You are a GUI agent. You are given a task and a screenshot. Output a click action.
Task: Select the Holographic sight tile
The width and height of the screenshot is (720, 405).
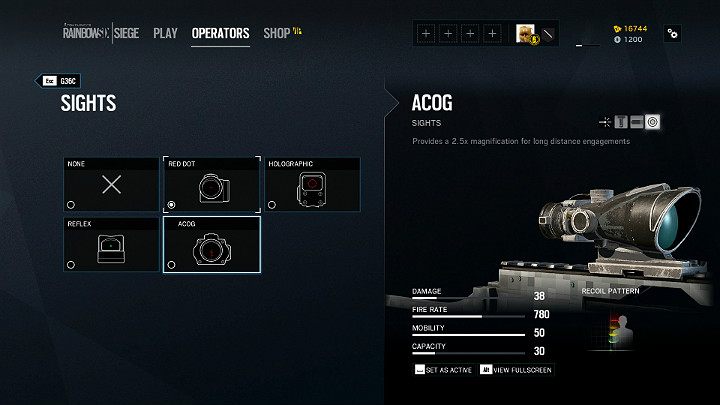click(313, 184)
